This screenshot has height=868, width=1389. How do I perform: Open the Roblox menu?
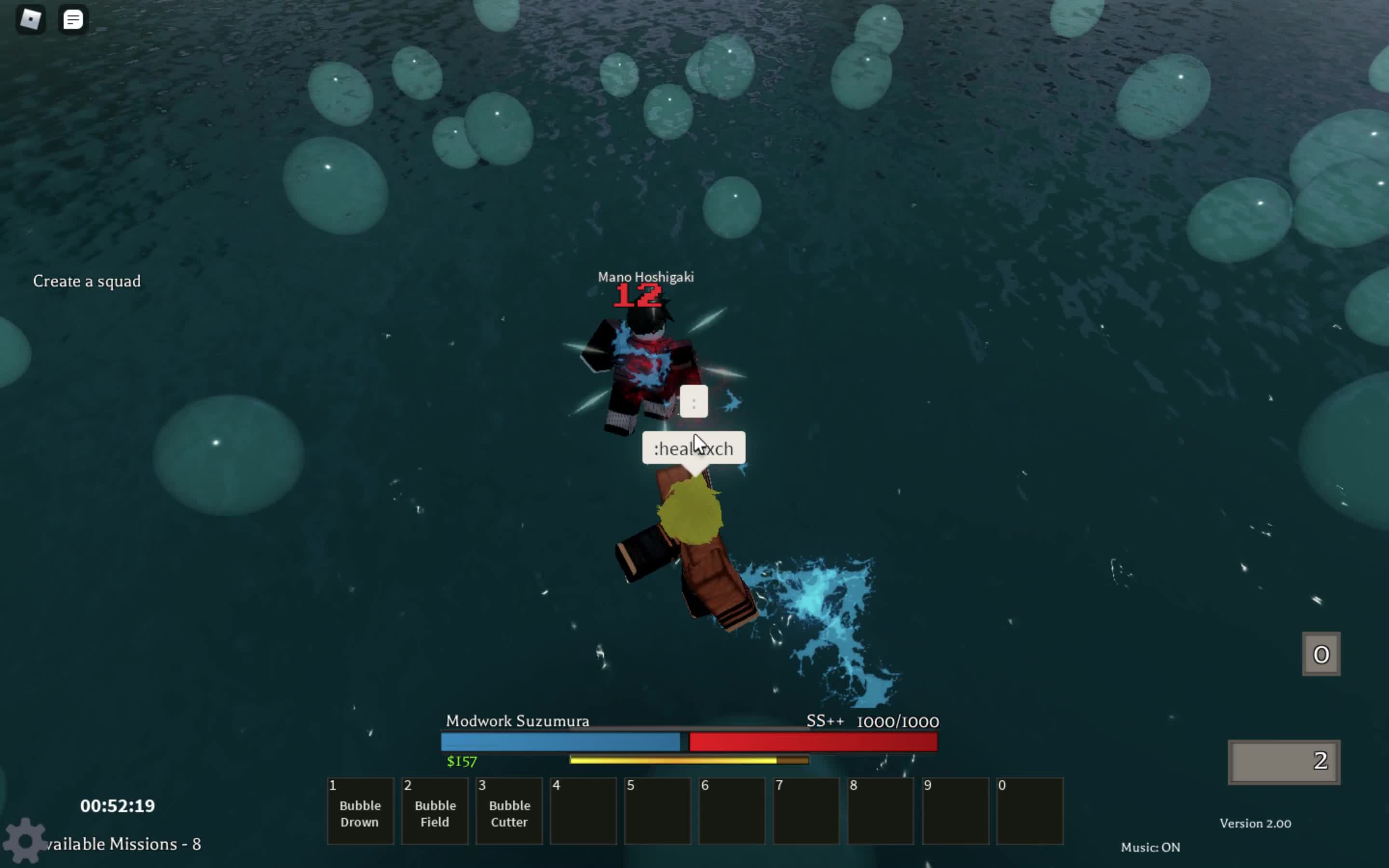click(x=30, y=19)
